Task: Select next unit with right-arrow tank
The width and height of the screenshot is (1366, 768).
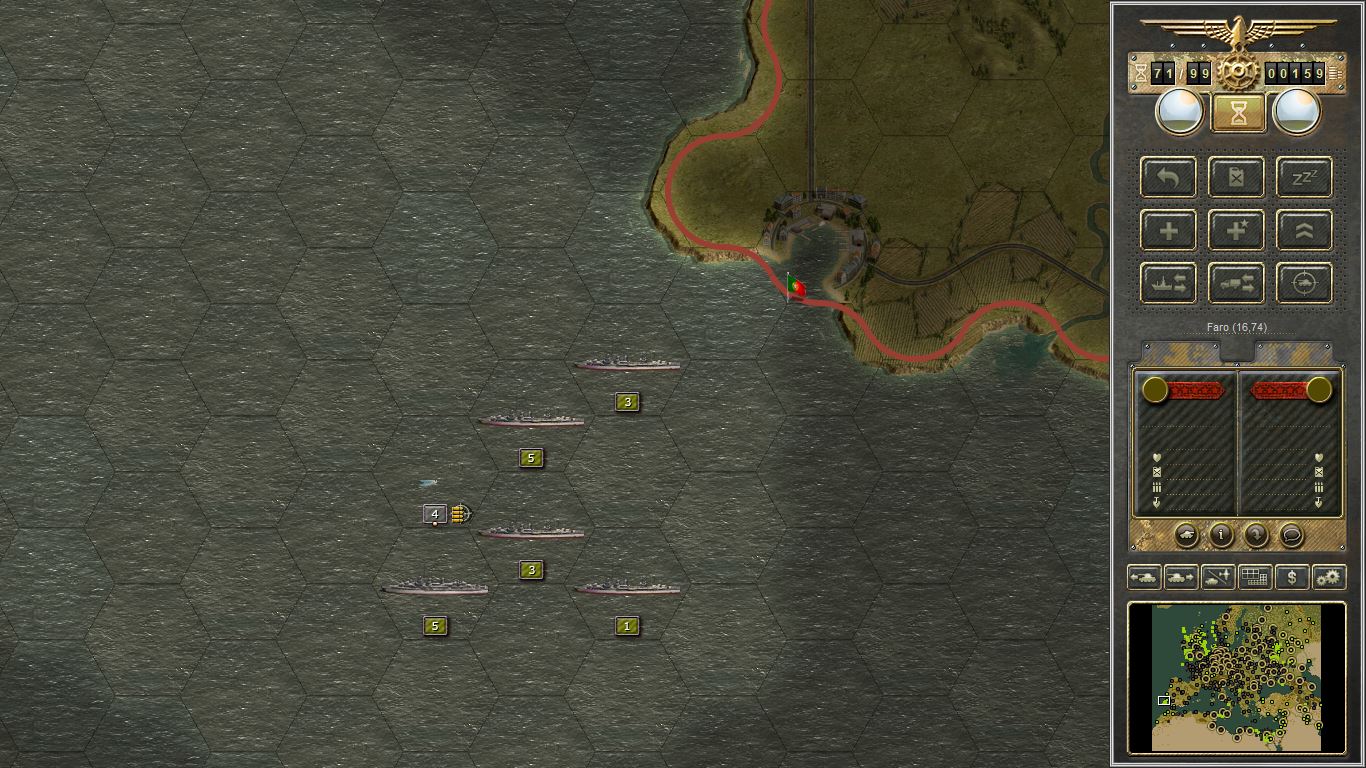Action: (x=1181, y=577)
